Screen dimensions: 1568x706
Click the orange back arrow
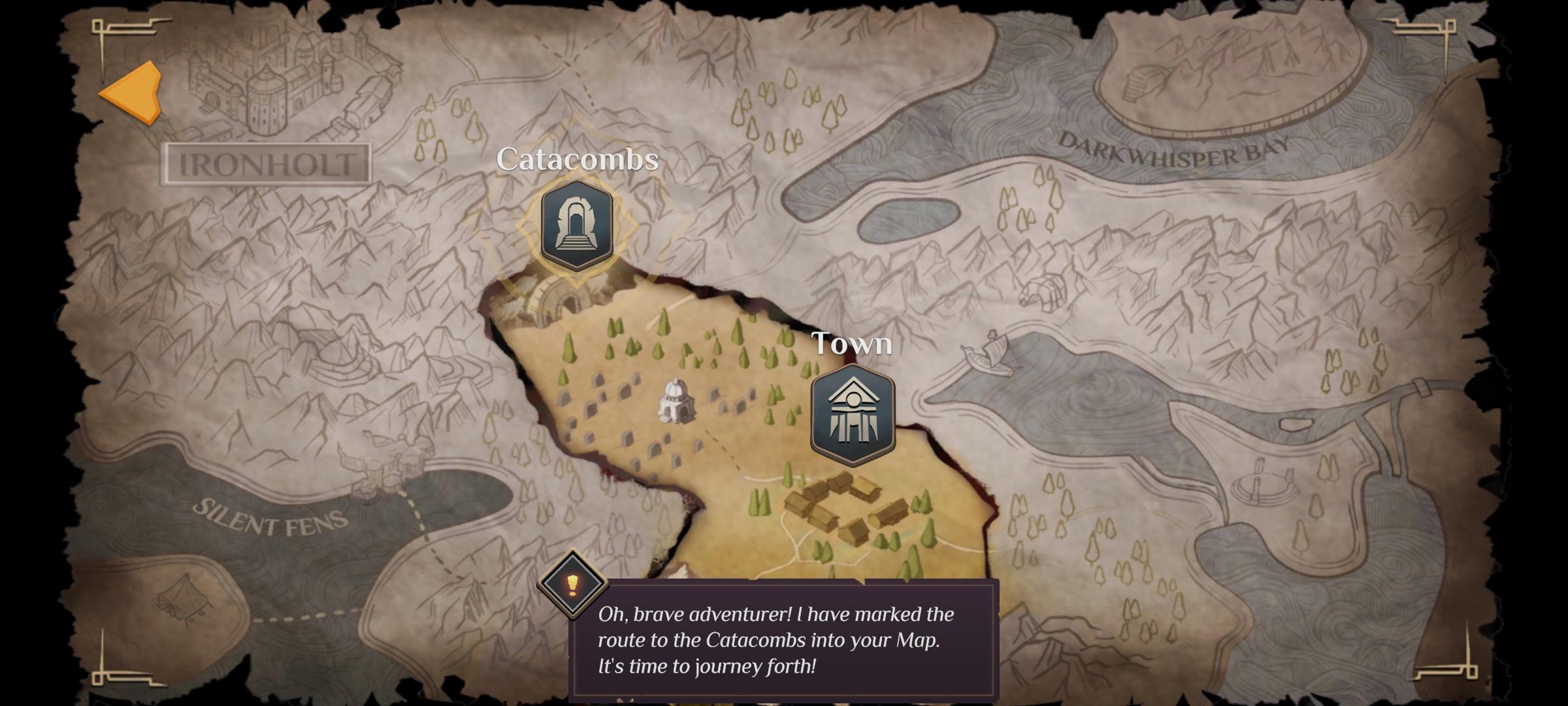(x=133, y=93)
